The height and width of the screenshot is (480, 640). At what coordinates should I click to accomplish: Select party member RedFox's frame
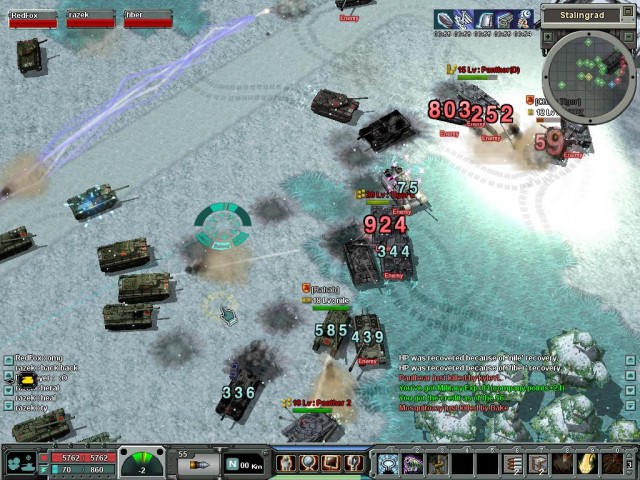pos(32,18)
